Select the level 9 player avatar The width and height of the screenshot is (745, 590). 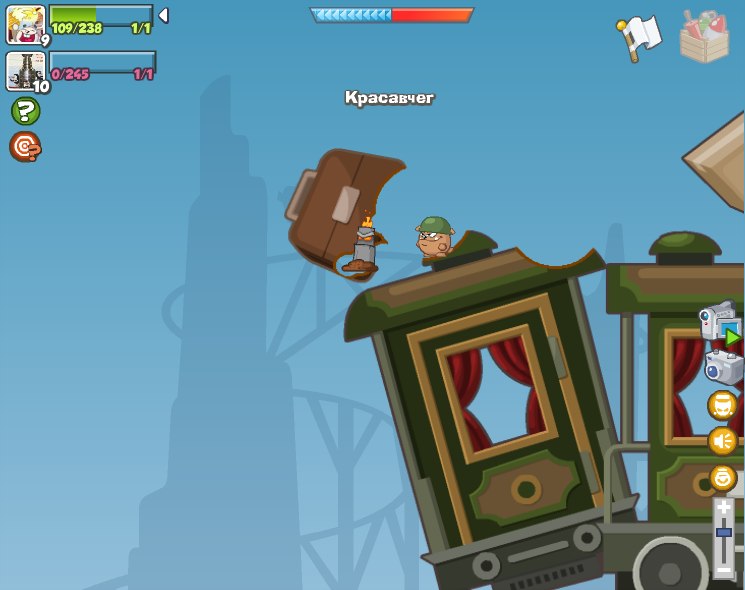25,24
